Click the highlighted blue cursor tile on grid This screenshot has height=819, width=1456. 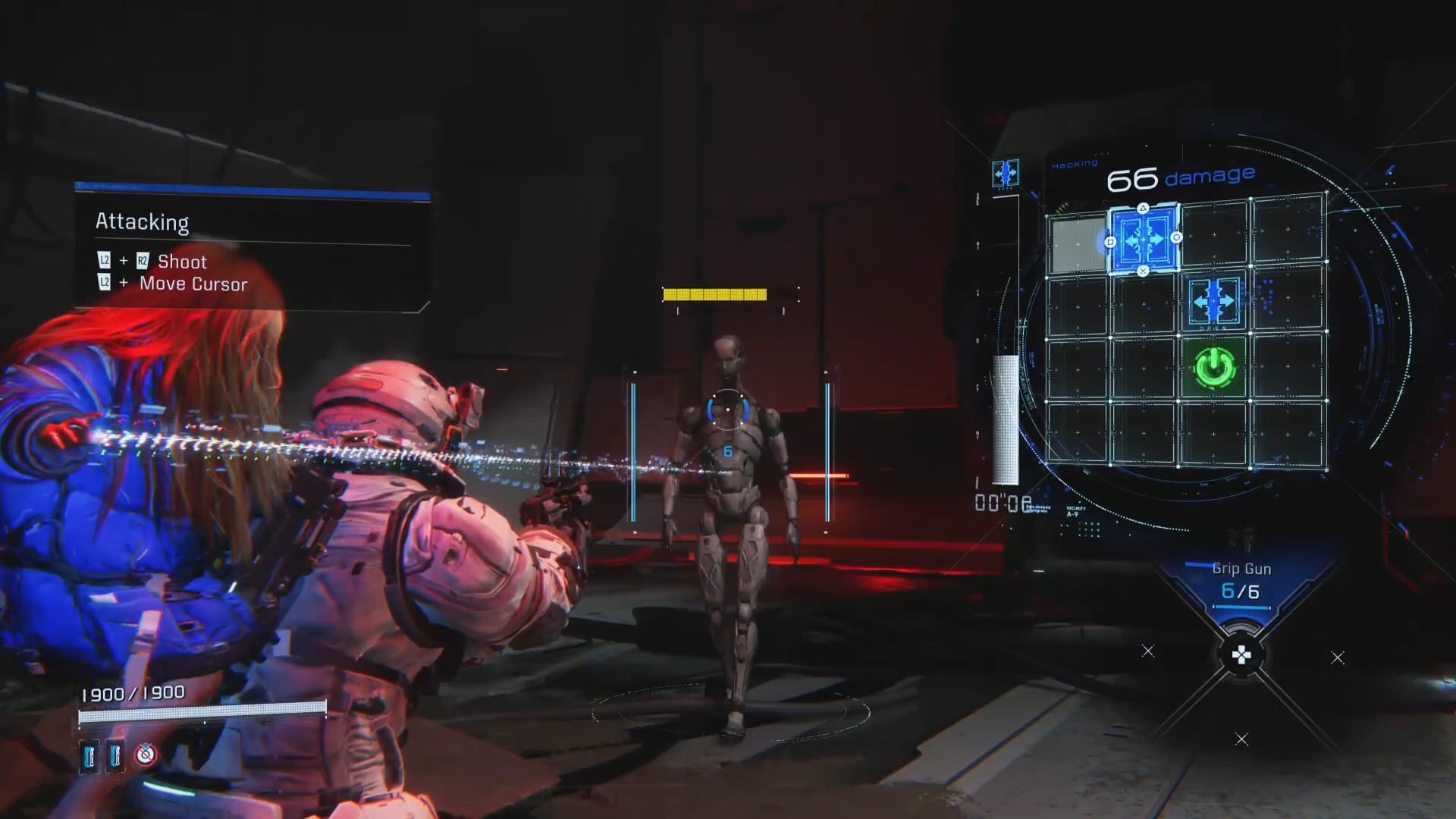click(x=1144, y=240)
